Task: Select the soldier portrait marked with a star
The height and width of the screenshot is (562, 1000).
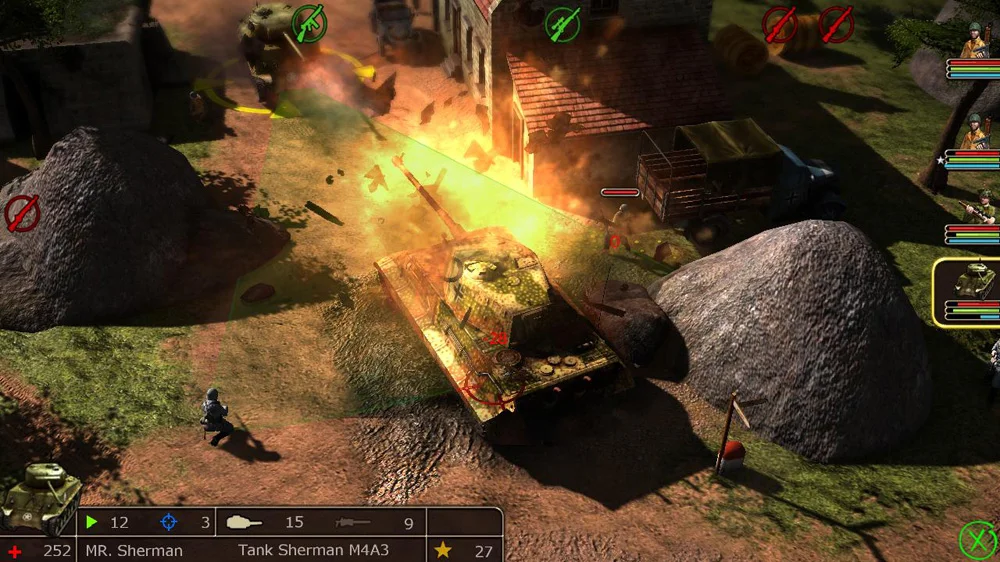Action: click(974, 133)
